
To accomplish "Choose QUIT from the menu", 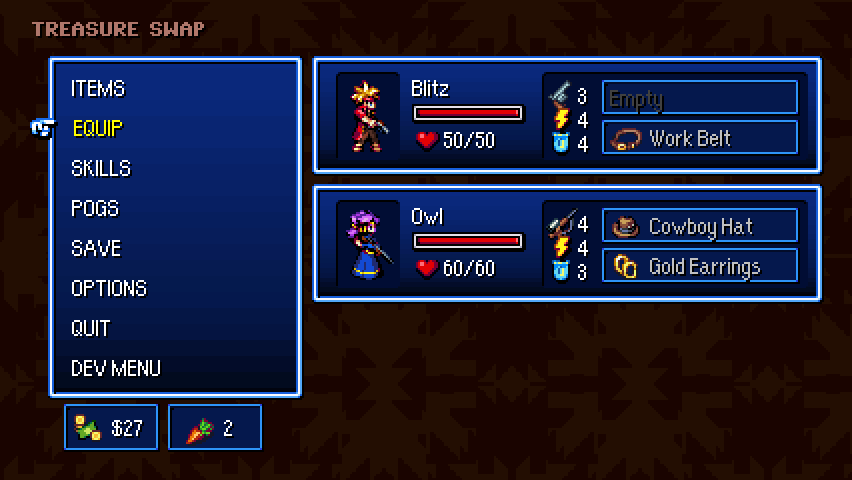I will 91,329.
